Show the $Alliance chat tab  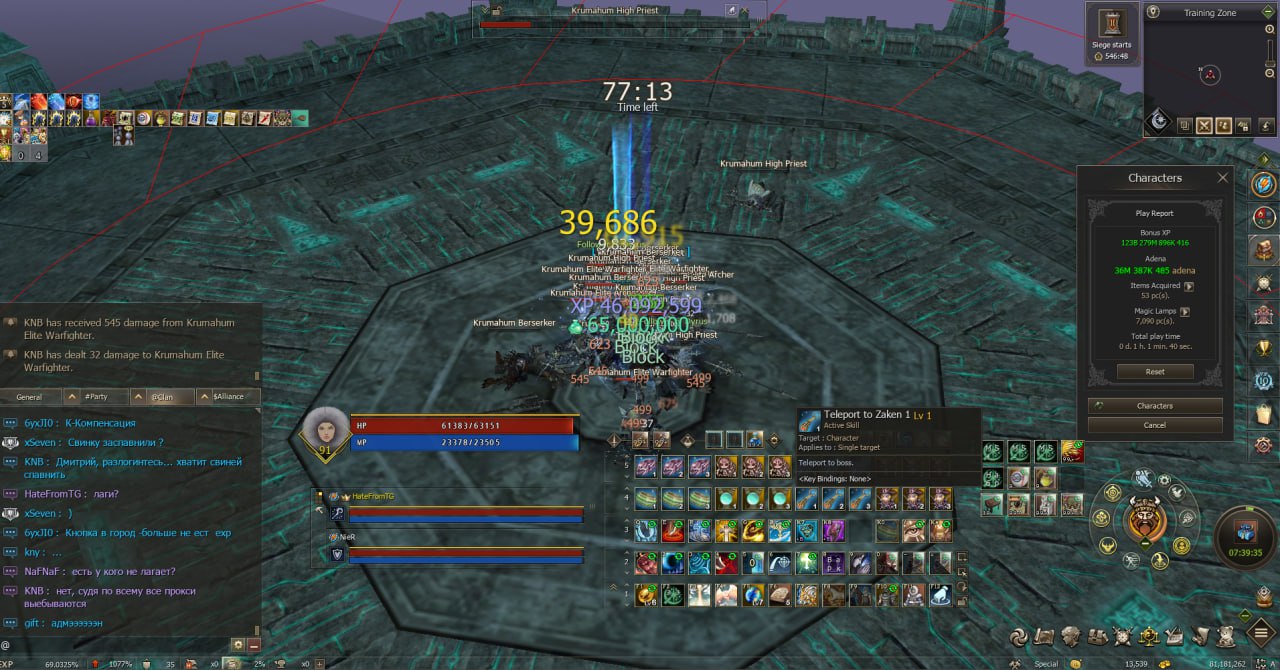coord(228,397)
